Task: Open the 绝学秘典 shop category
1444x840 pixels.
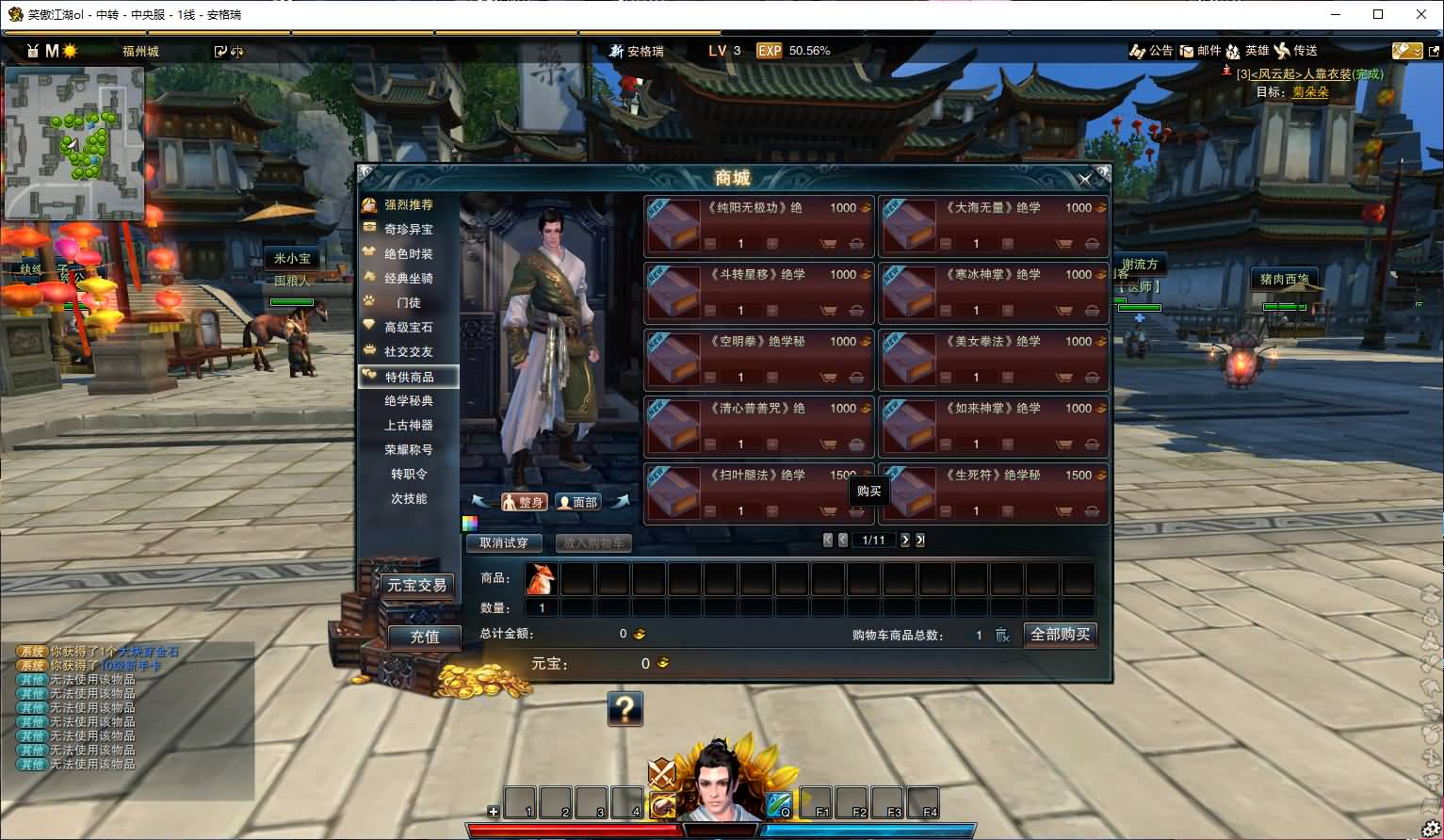Action: point(411,400)
